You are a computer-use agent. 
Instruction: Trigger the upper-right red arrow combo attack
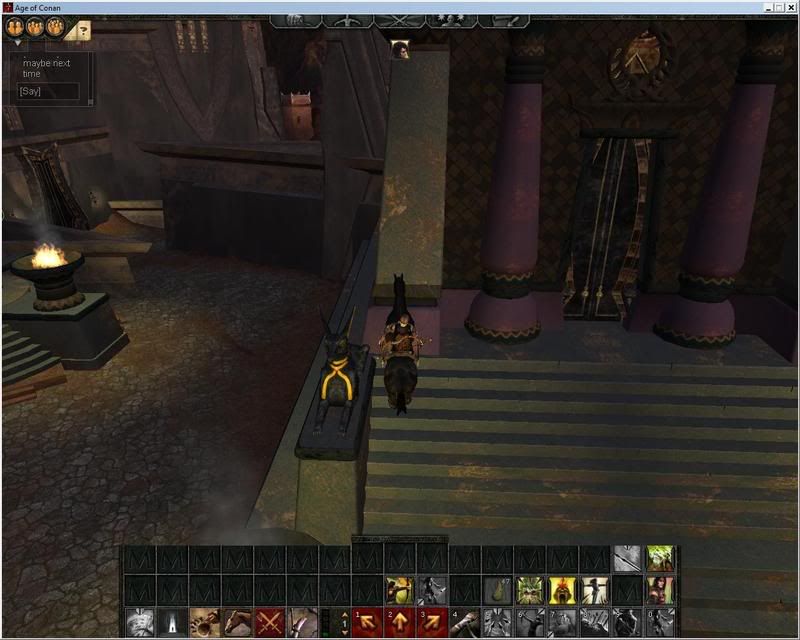pos(432,622)
